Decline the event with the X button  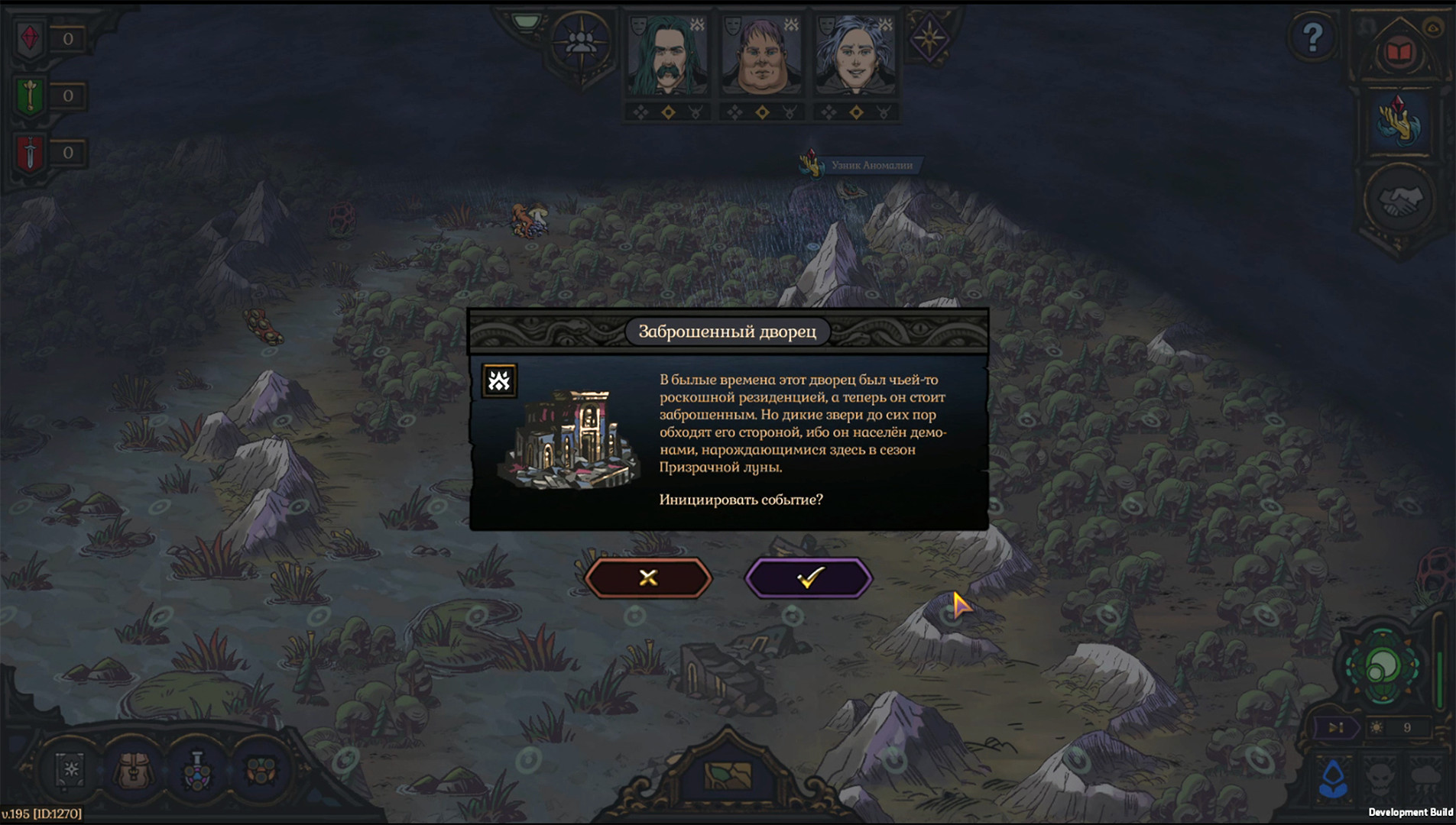[x=648, y=577]
